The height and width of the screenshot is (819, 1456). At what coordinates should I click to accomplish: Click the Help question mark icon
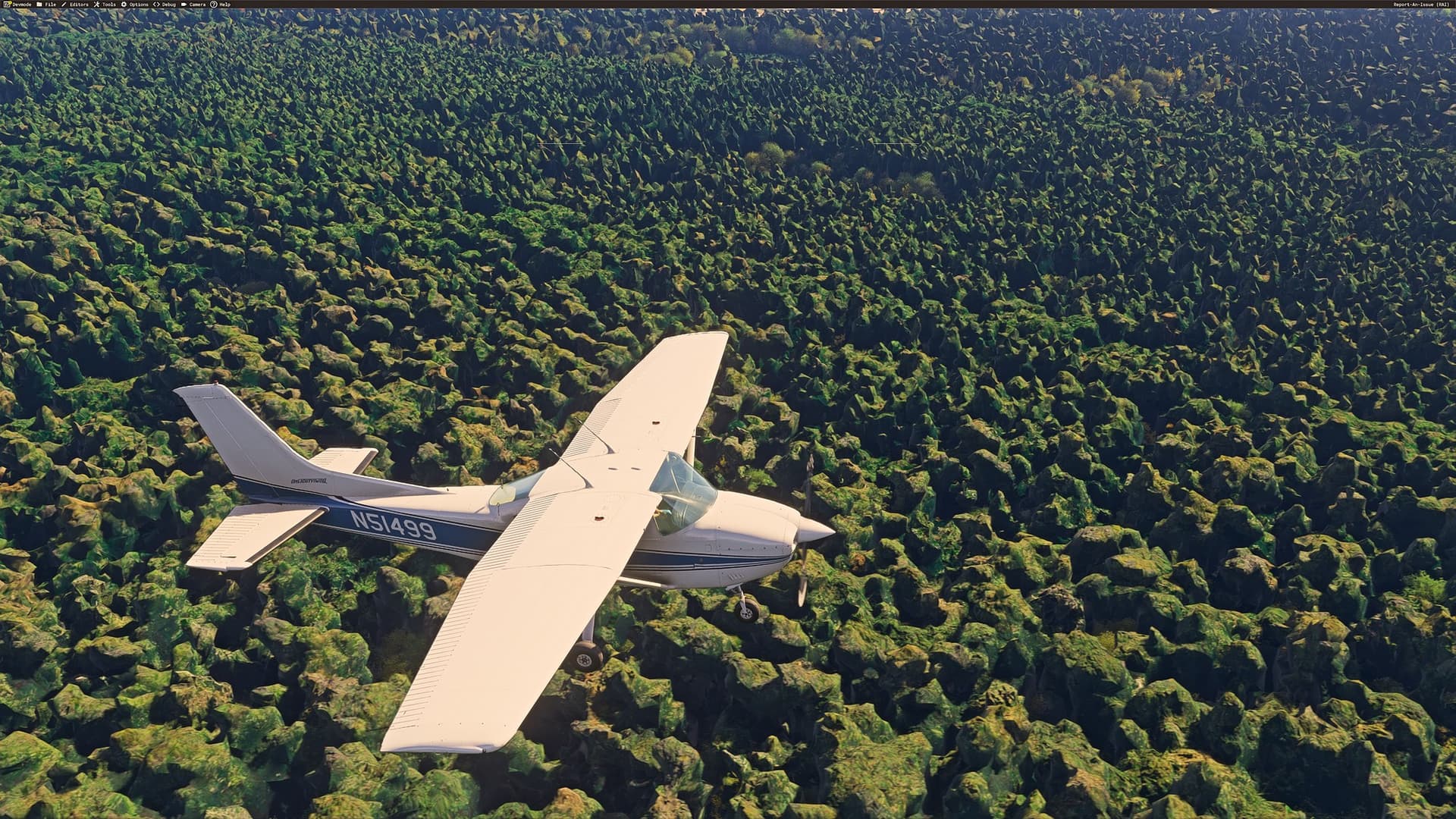click(213, 4)
